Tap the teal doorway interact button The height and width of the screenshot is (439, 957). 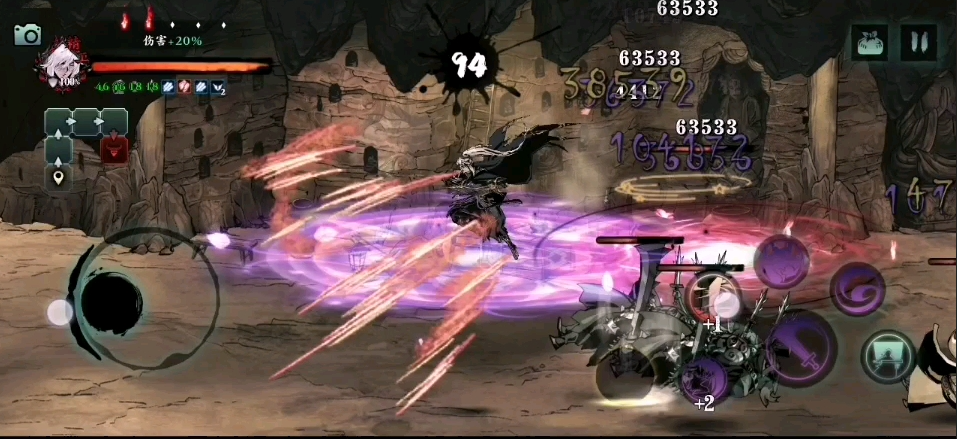[889, 357]
